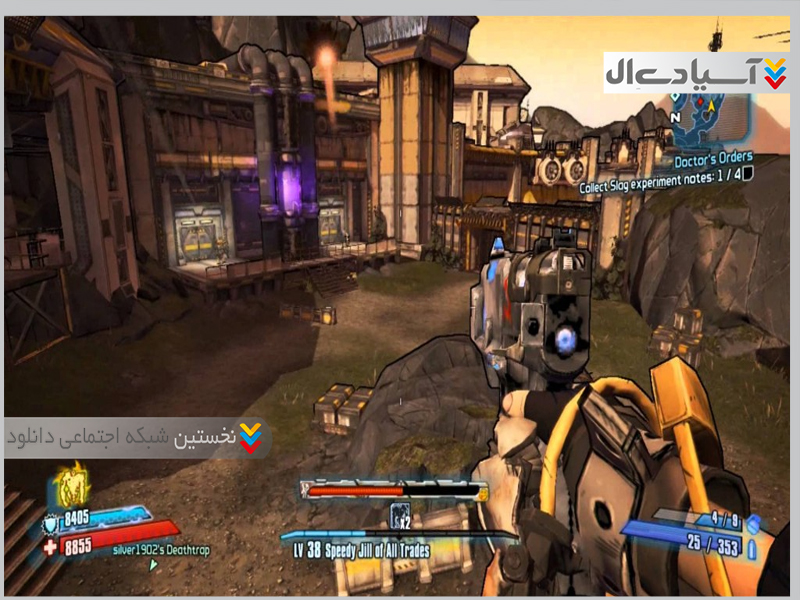Open the Persian watermark logo at top right
Image resolution: width=800 pixels, height=600 pixels.
[696, 72]
